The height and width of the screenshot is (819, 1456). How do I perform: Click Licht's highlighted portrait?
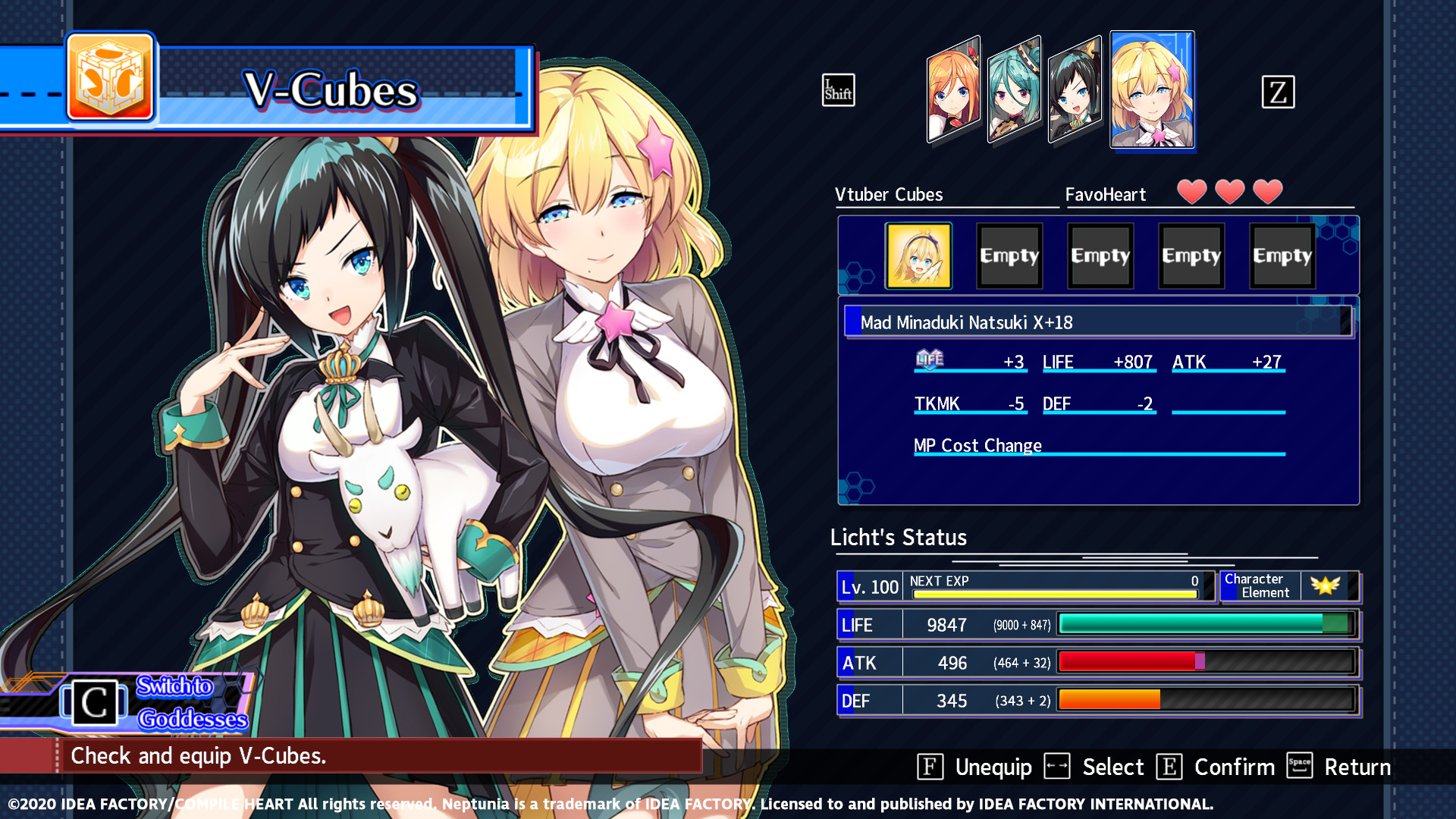pos(1152,91)
